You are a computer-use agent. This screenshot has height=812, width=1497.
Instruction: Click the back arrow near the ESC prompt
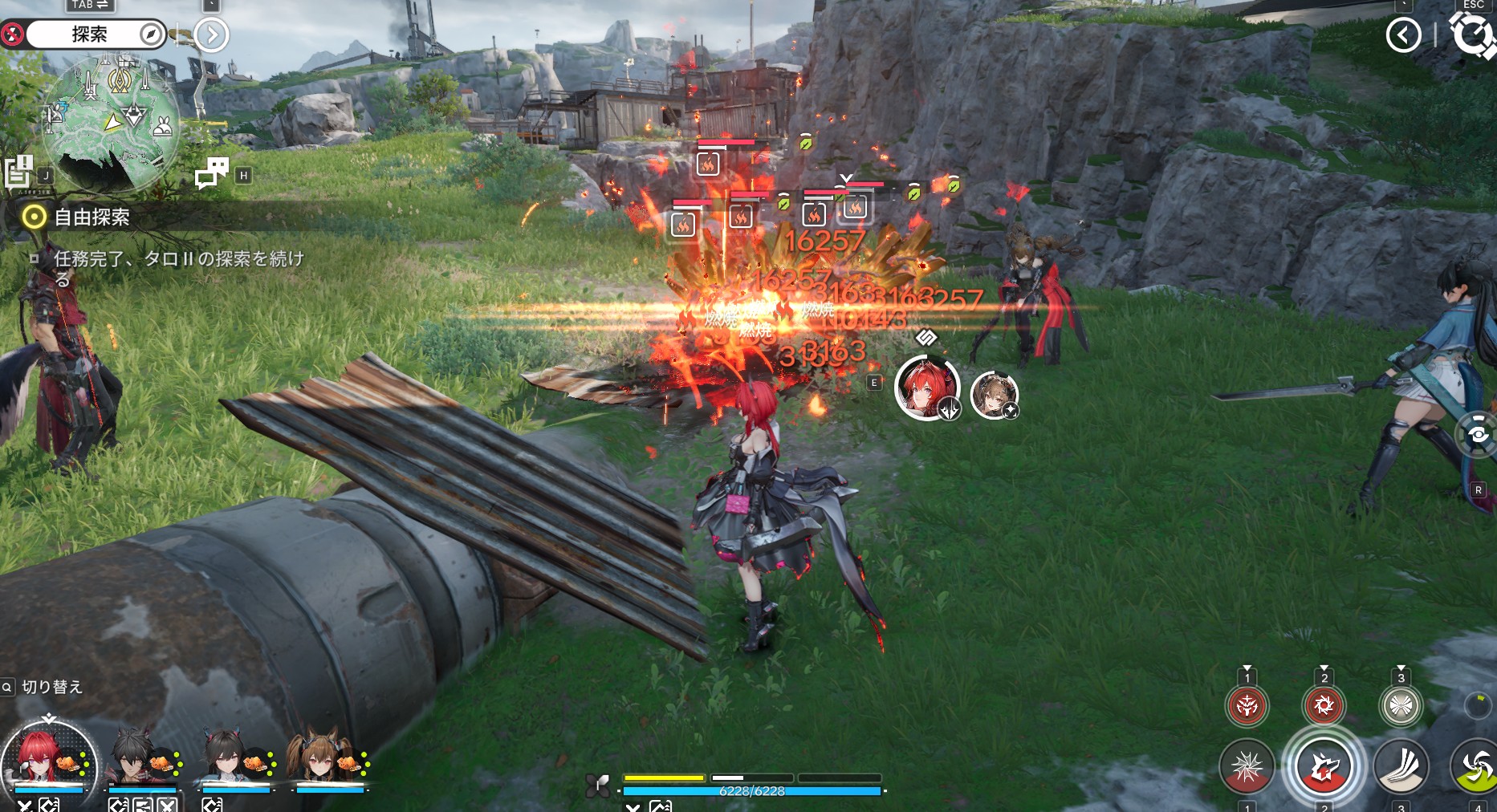pos(1403,35)
